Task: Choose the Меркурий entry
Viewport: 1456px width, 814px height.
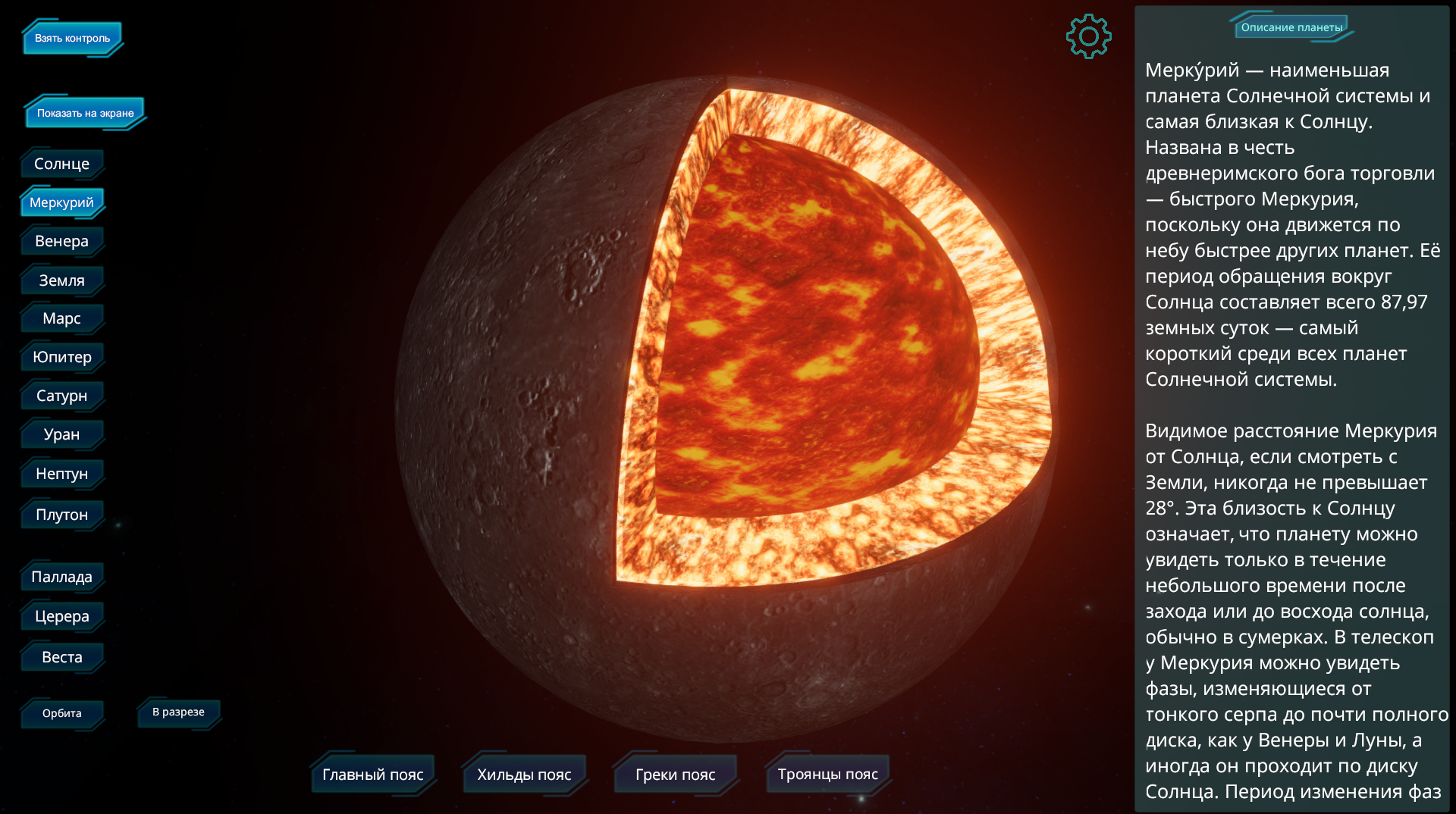Action: click(61, 202)
